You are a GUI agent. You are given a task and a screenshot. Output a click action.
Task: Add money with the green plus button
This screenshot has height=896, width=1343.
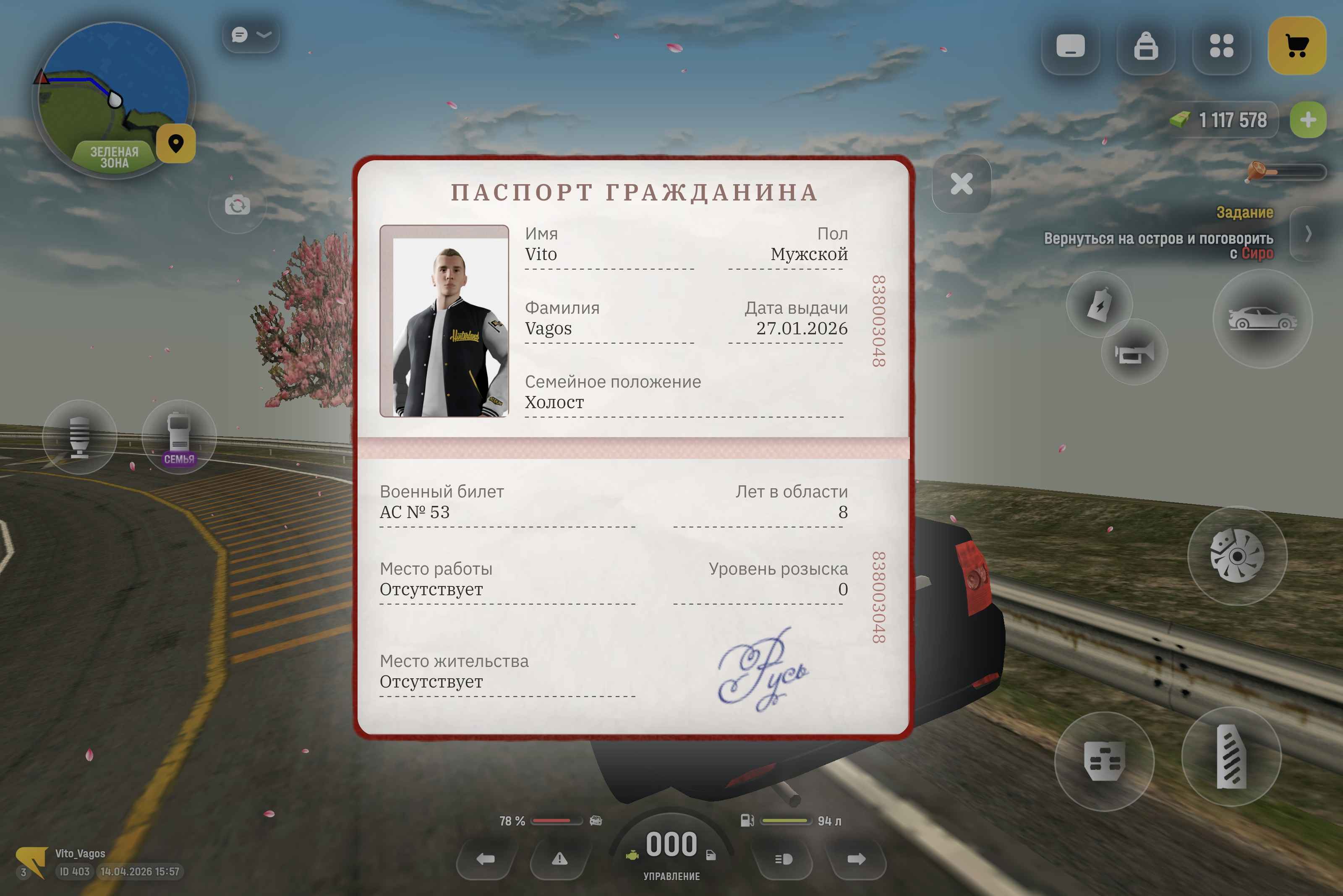(1308, 120)
